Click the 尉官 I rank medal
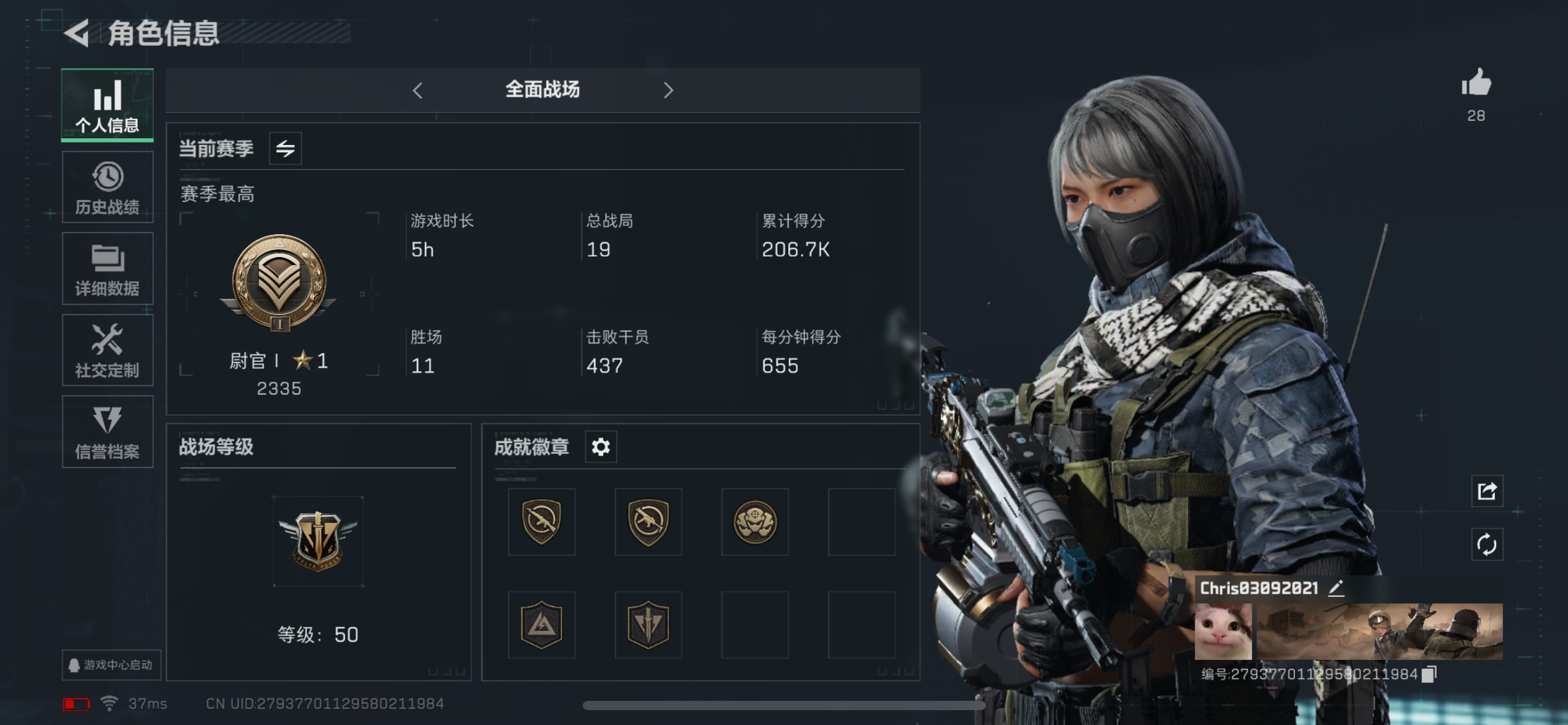 (279, 282)
